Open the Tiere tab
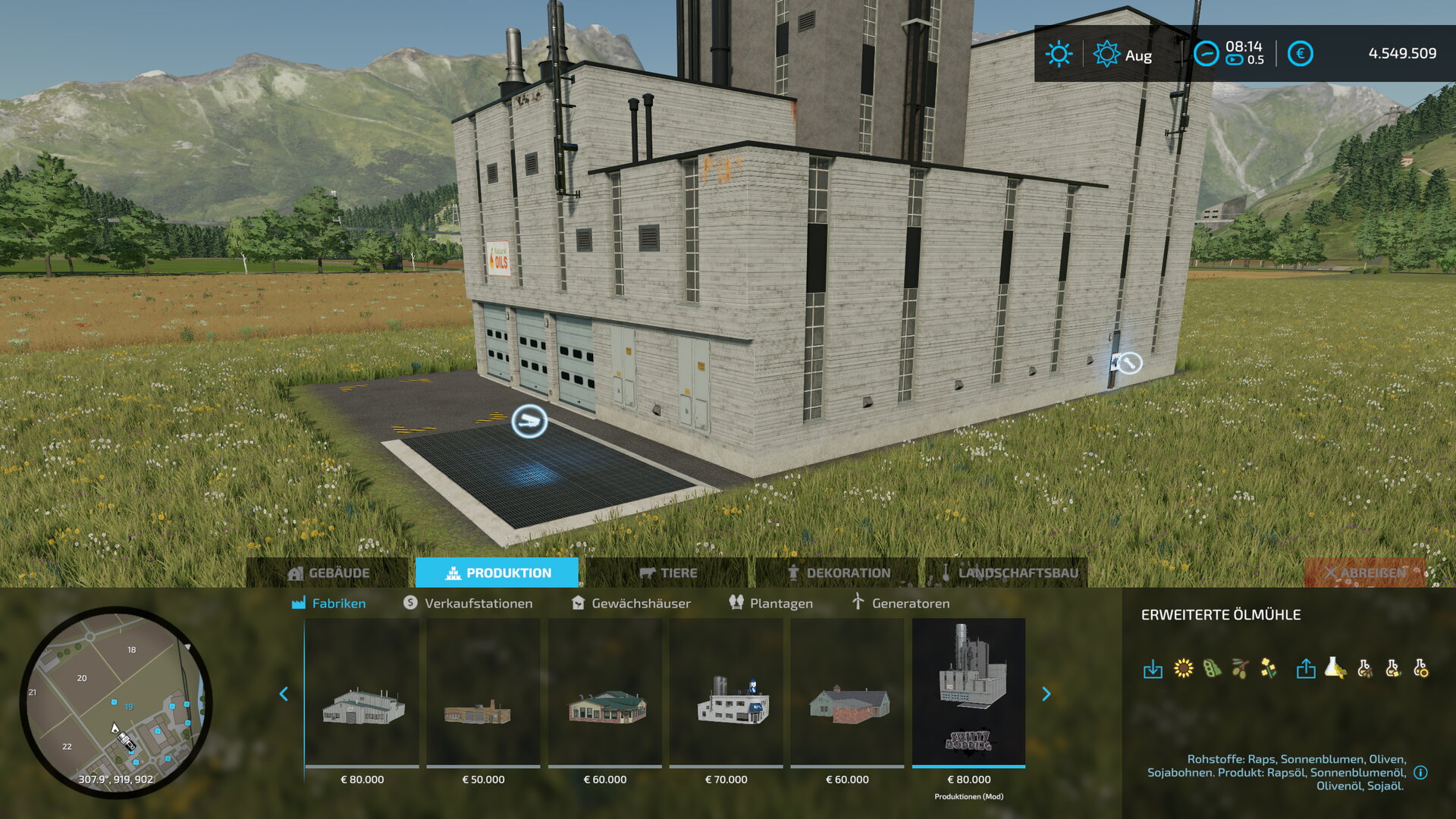 (668, 573)
